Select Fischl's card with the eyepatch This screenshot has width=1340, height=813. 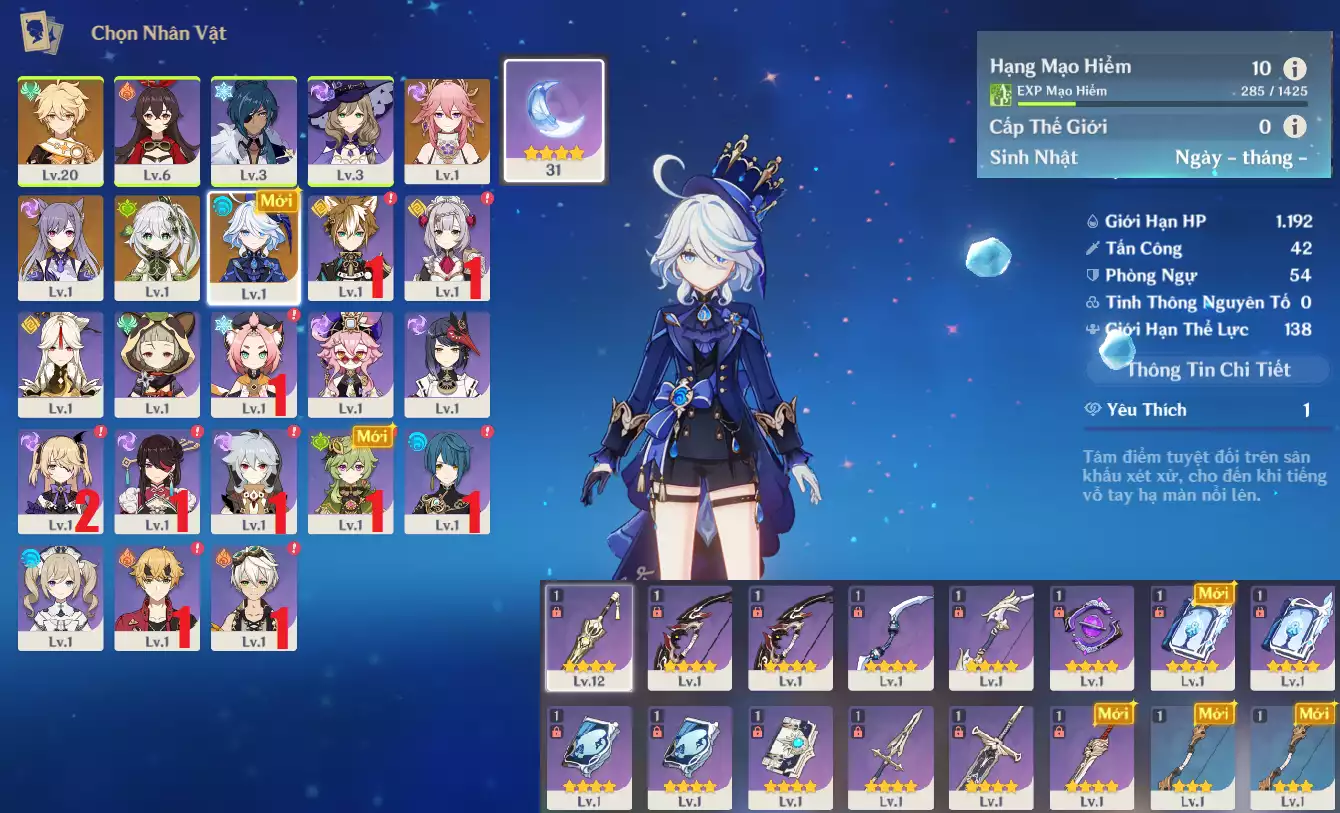pyautogui.click(x=60, y=481)
